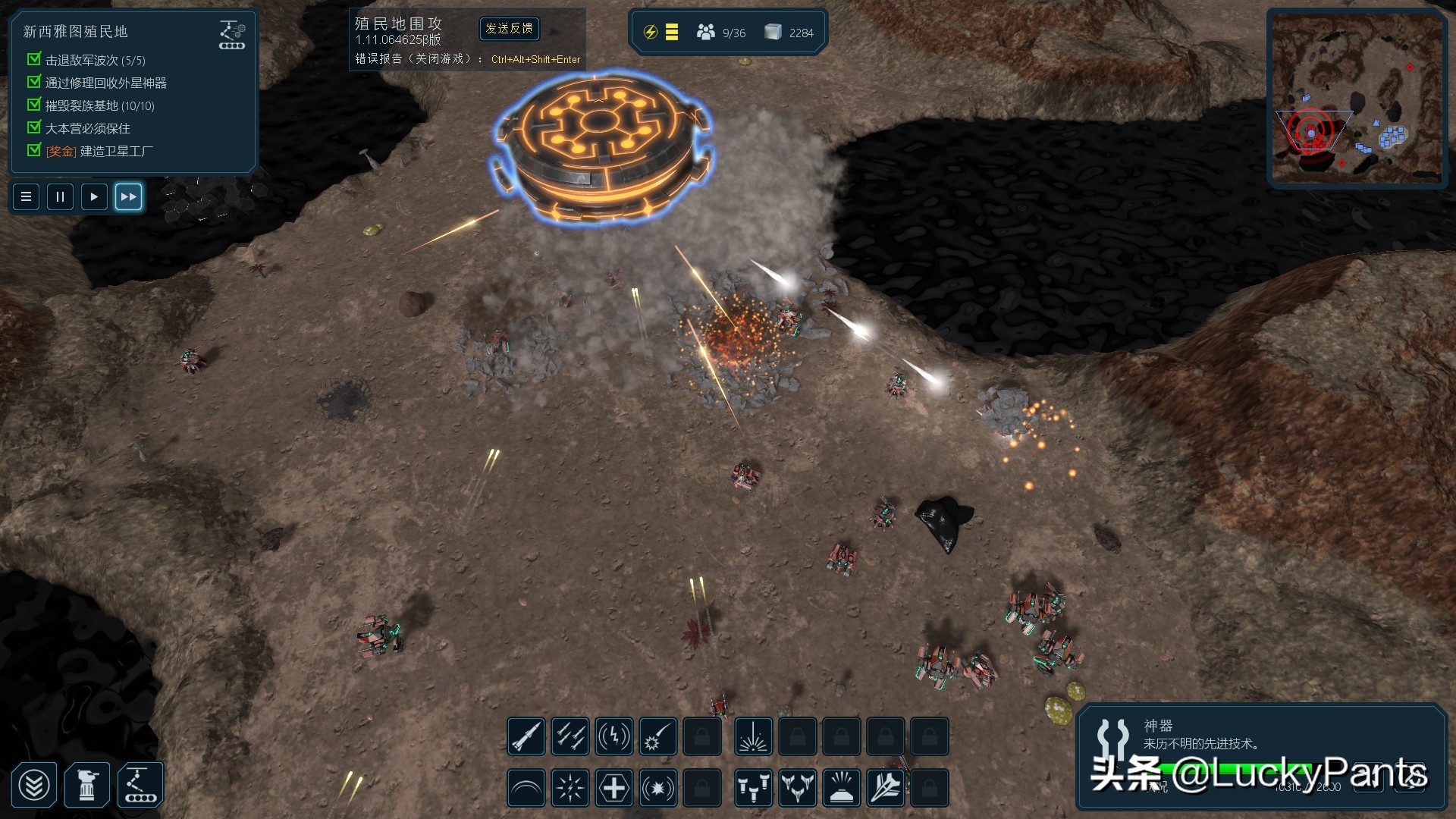Activate the single missile strike ability

(x=526, y=736)
